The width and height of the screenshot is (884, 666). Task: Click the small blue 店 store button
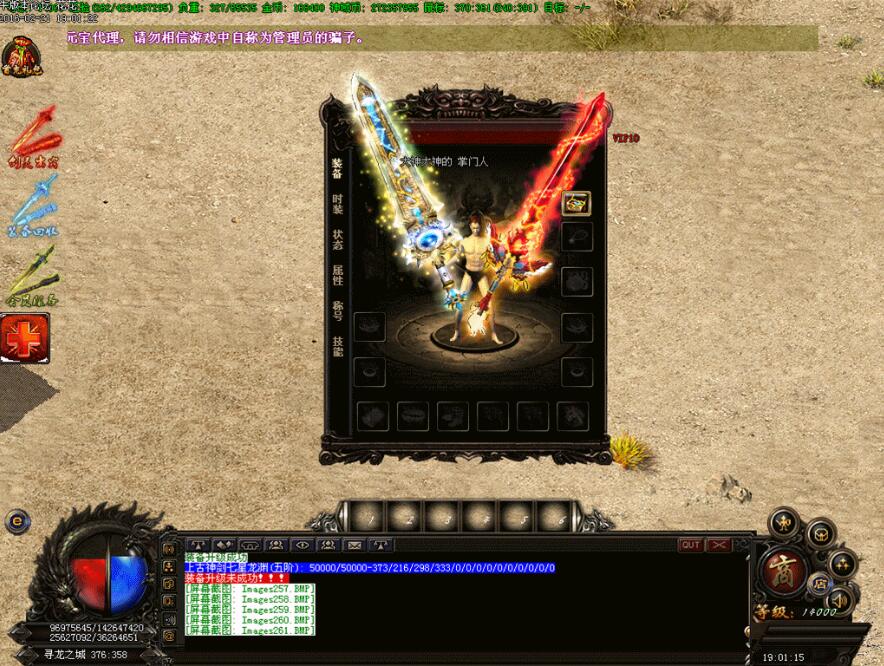(818, 582)
